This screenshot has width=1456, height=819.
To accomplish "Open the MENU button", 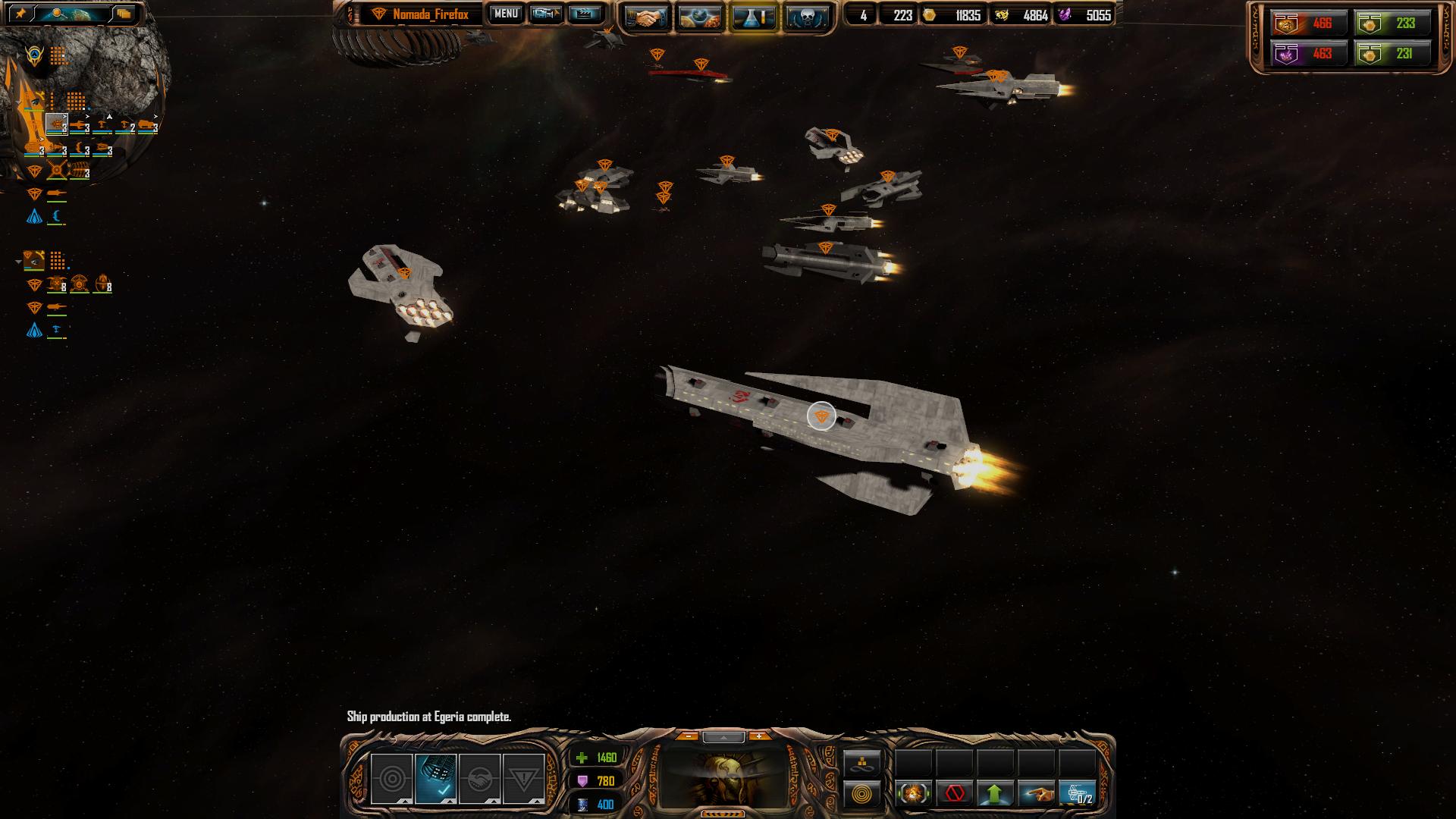I will click(x=506, y=14).
